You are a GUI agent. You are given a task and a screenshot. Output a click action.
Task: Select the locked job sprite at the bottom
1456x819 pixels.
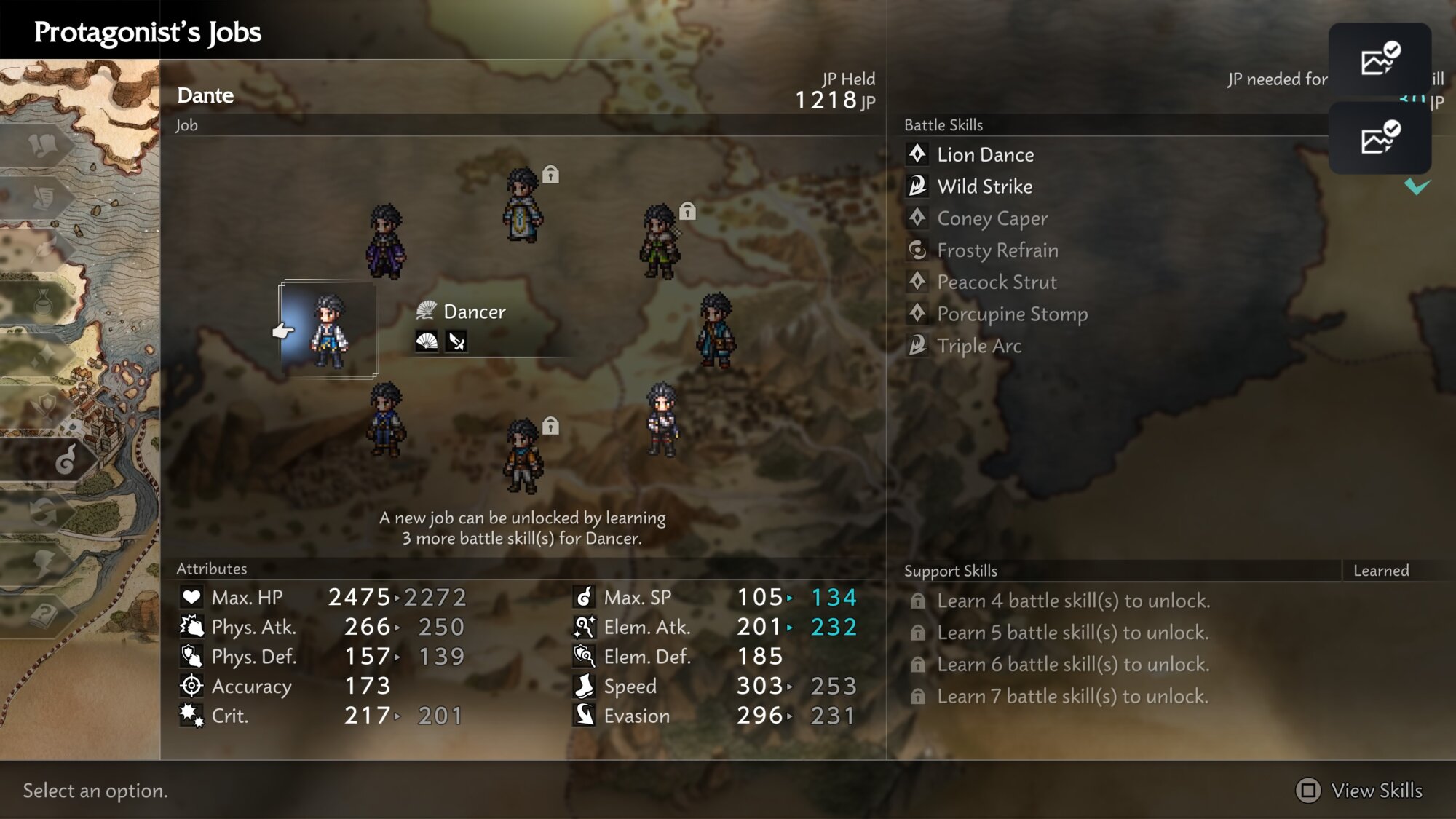523,456
